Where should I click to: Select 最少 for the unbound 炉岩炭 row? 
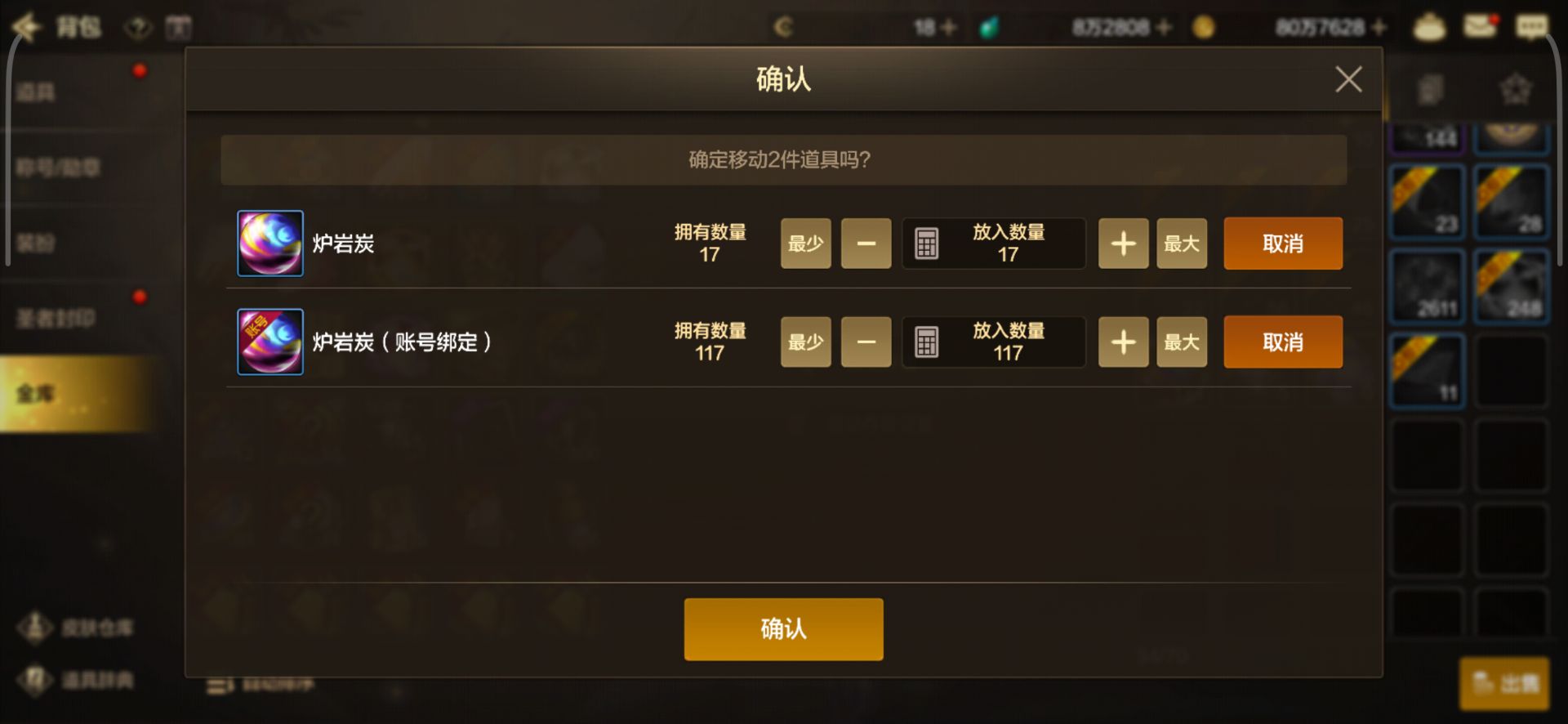pos(805,243)
